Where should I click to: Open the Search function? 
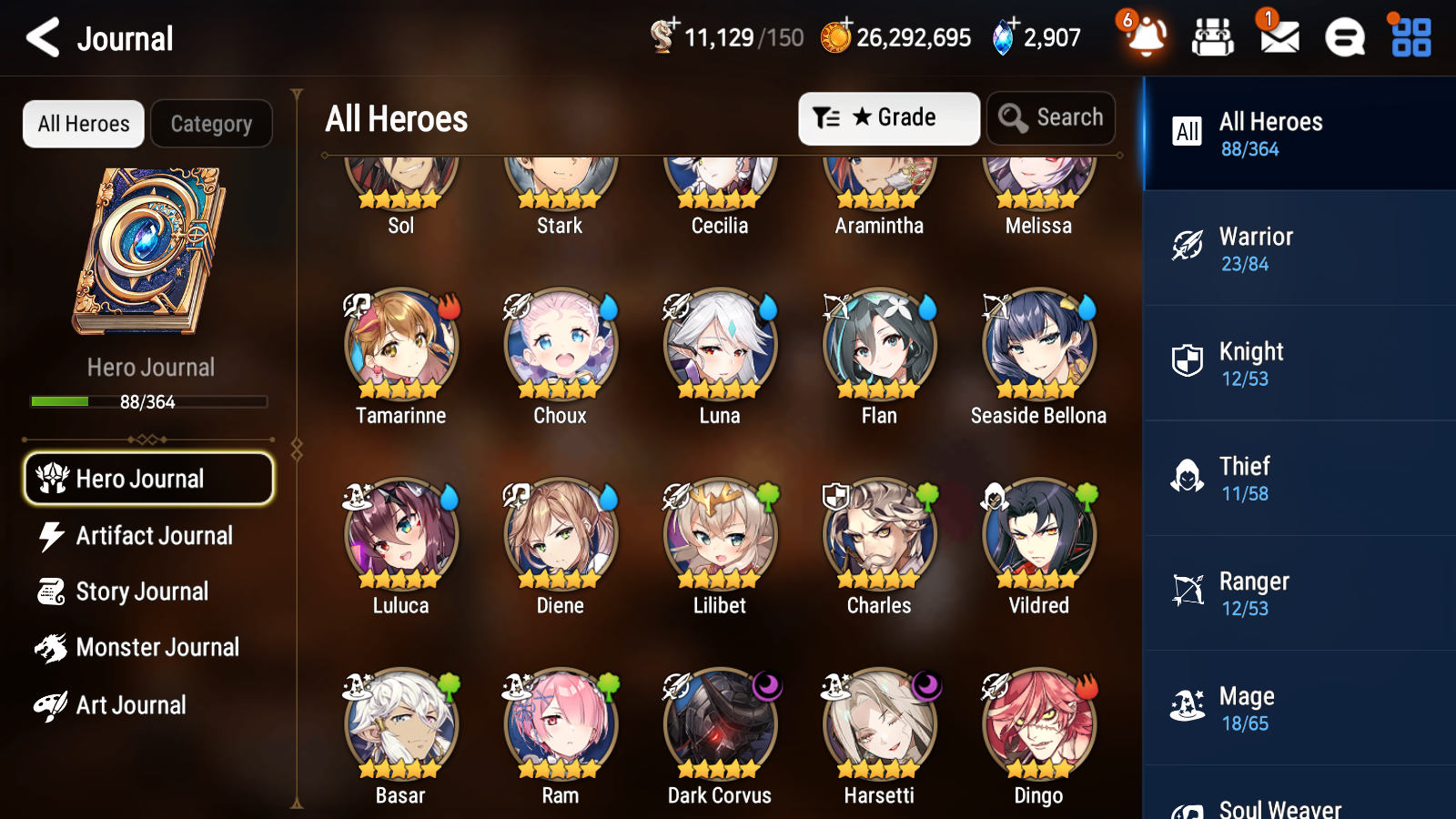pyautogui.click(x=1050, y=117)
